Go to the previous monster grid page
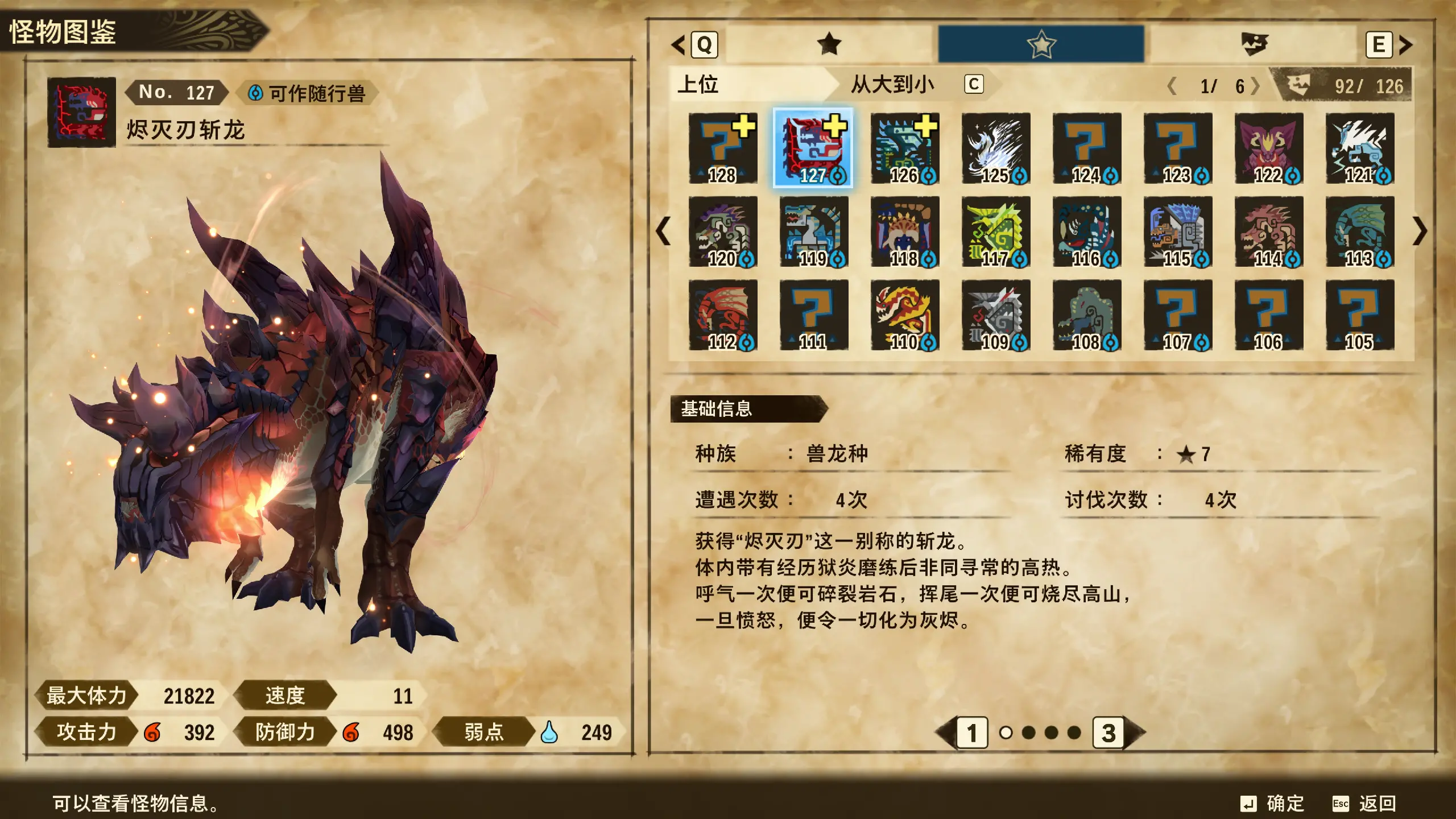This screenshot has width=1456, height=819. (663, 231)
